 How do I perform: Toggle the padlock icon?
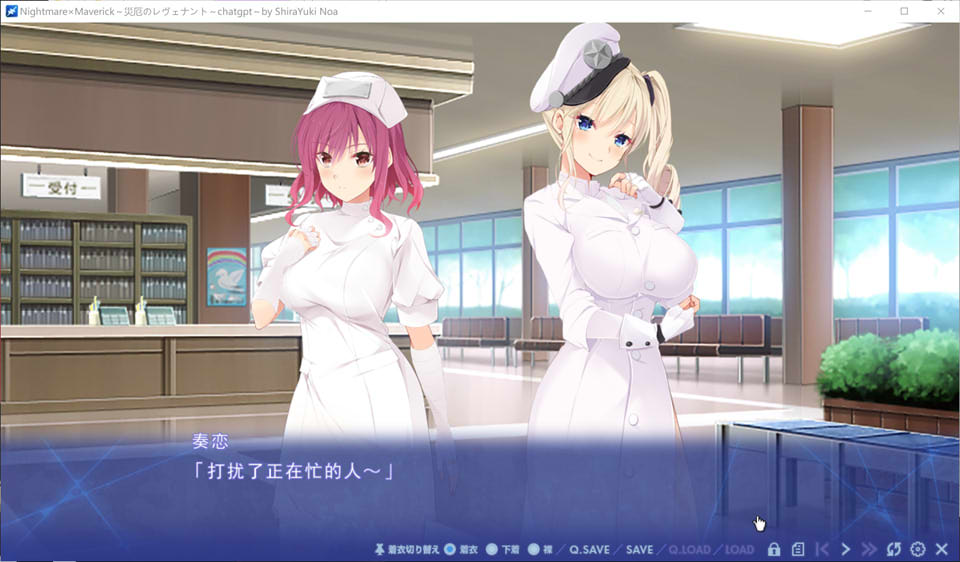click(x=774, y=549)
